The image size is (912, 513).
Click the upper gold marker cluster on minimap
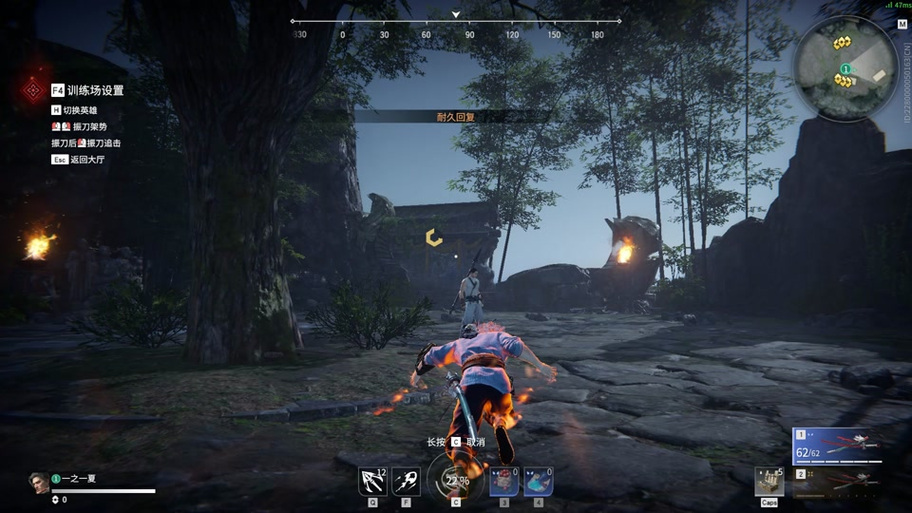[x=842, y=43]
